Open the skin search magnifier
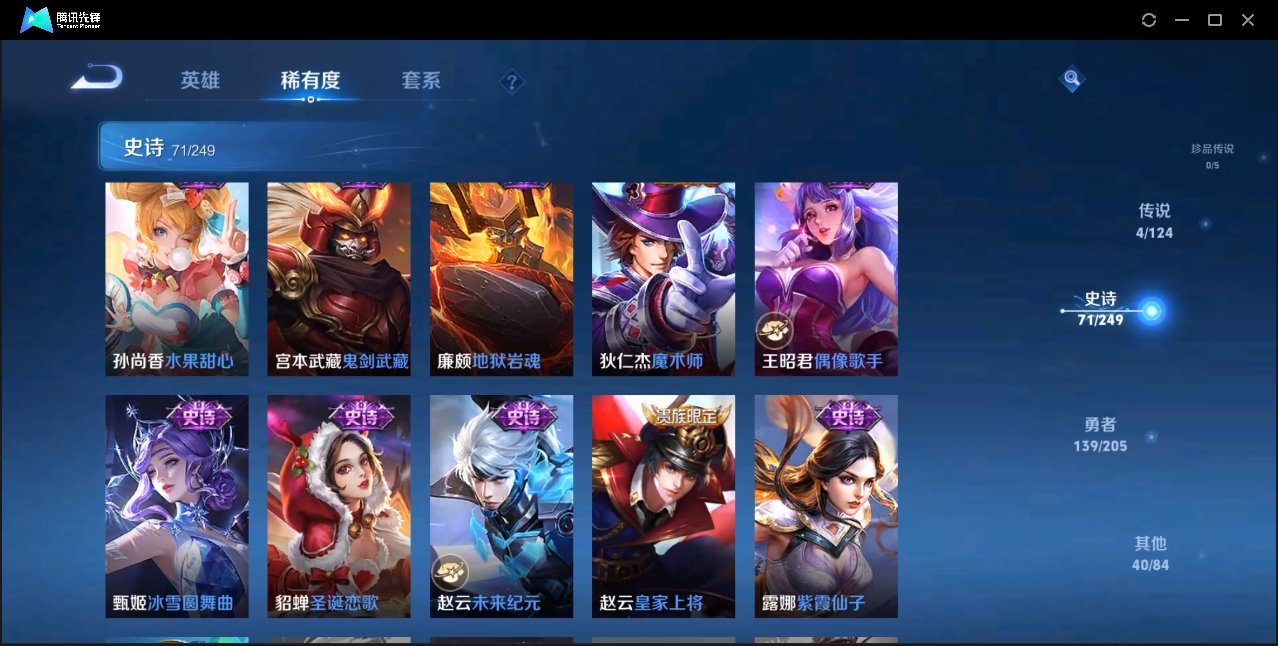The height and width of the screenshot is (646, 1278). tap(1072, 78)
